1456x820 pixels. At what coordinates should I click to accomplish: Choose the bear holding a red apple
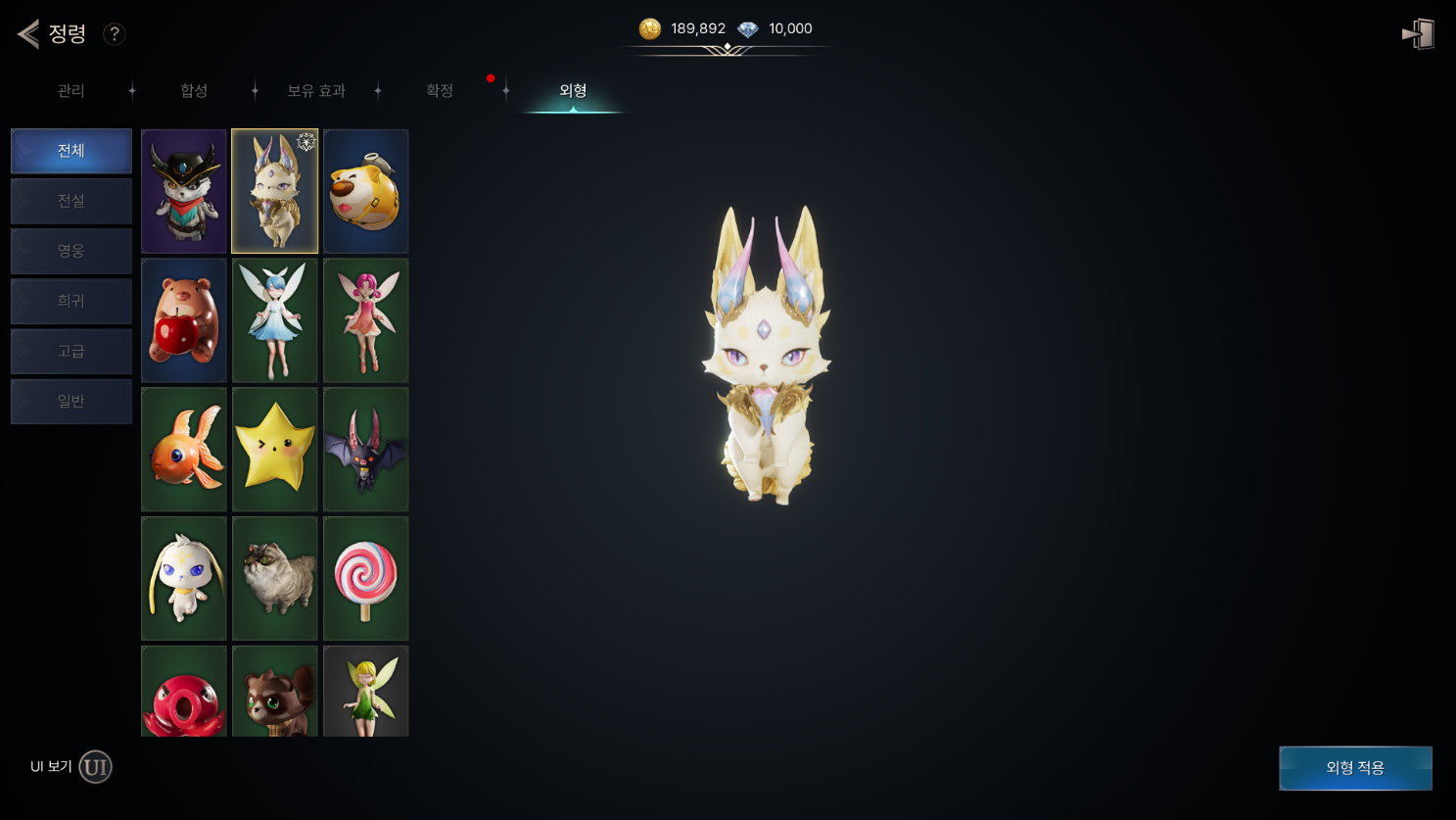click(184, 320)
